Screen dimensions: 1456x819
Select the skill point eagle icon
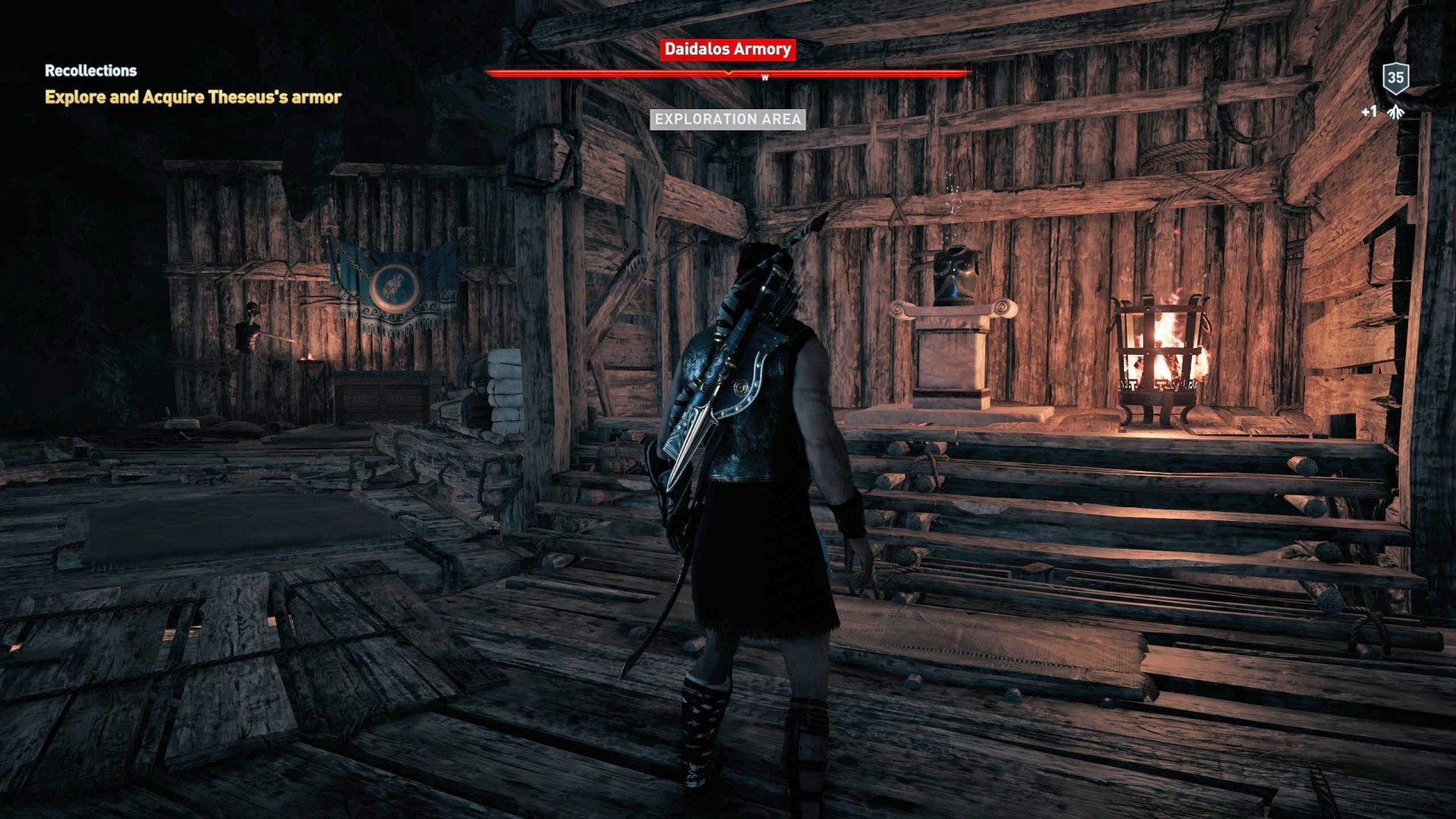tap(1397, 111)
